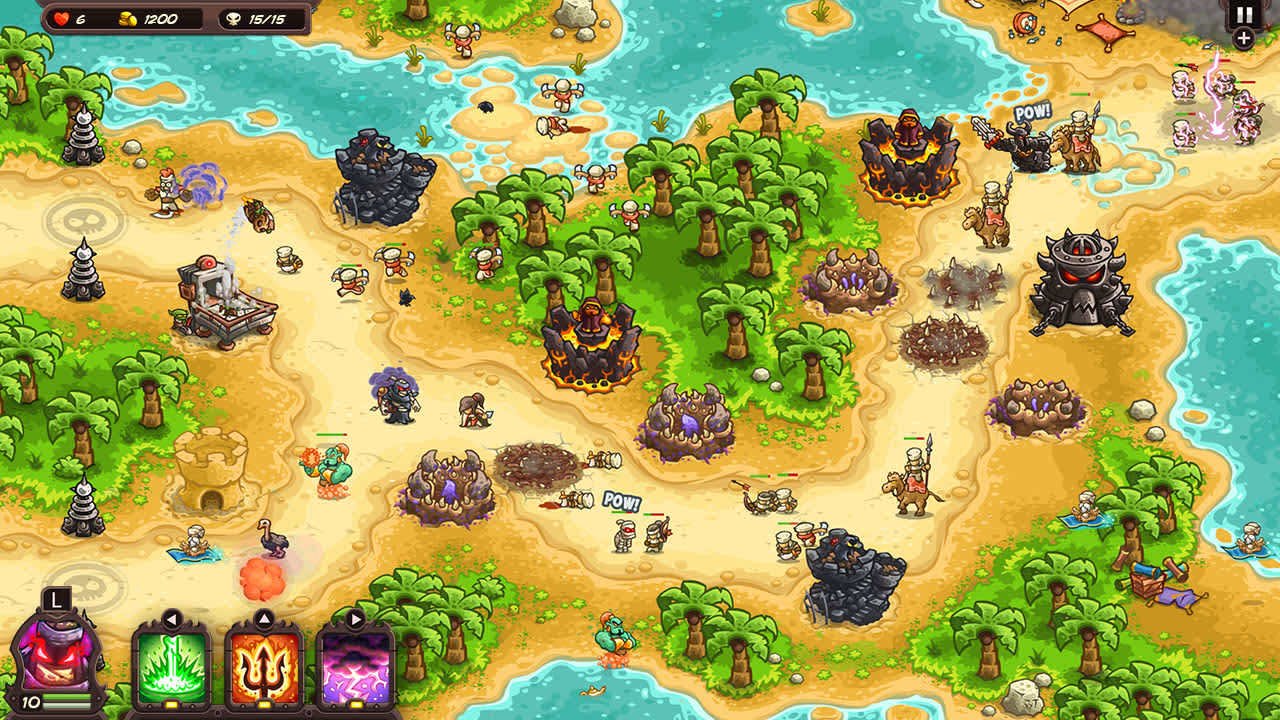Select the rocket launcher tower on the left
1280x720 pixels.
click(x=218, y=295)
